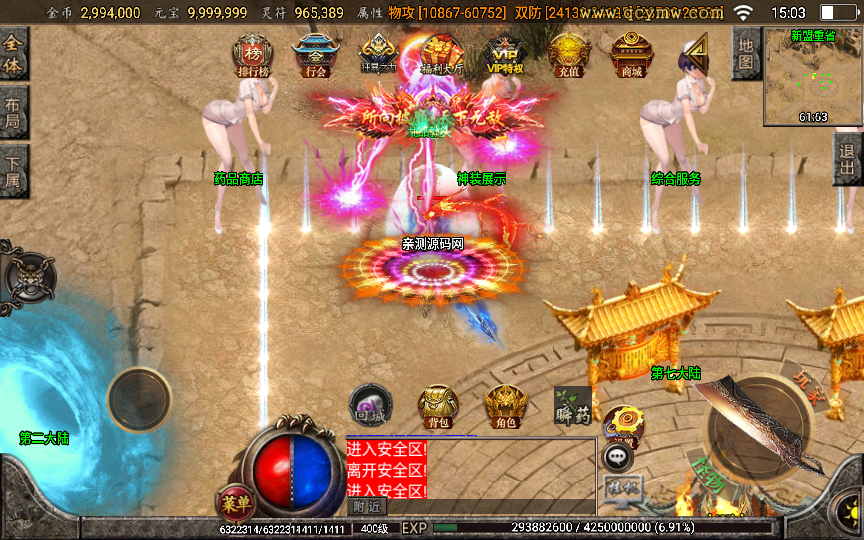Open the 排行榜 ranking board
Viewport: 864px width, 540px height.
click(251, 54)
